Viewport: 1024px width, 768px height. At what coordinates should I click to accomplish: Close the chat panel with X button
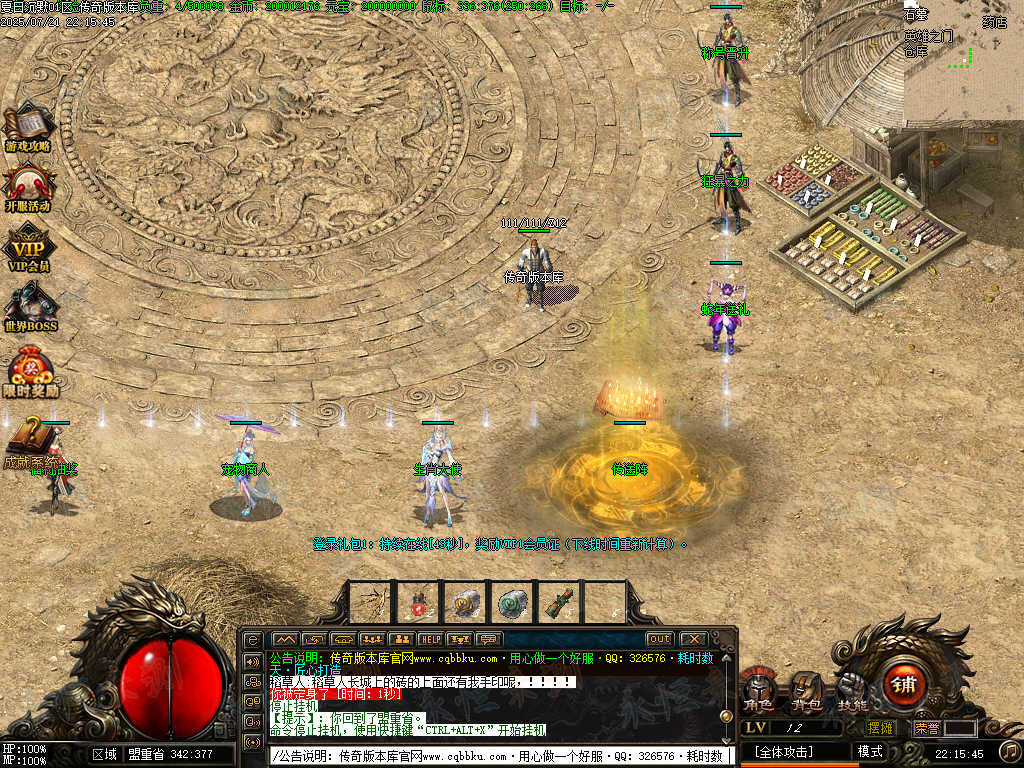pos(692,639)
